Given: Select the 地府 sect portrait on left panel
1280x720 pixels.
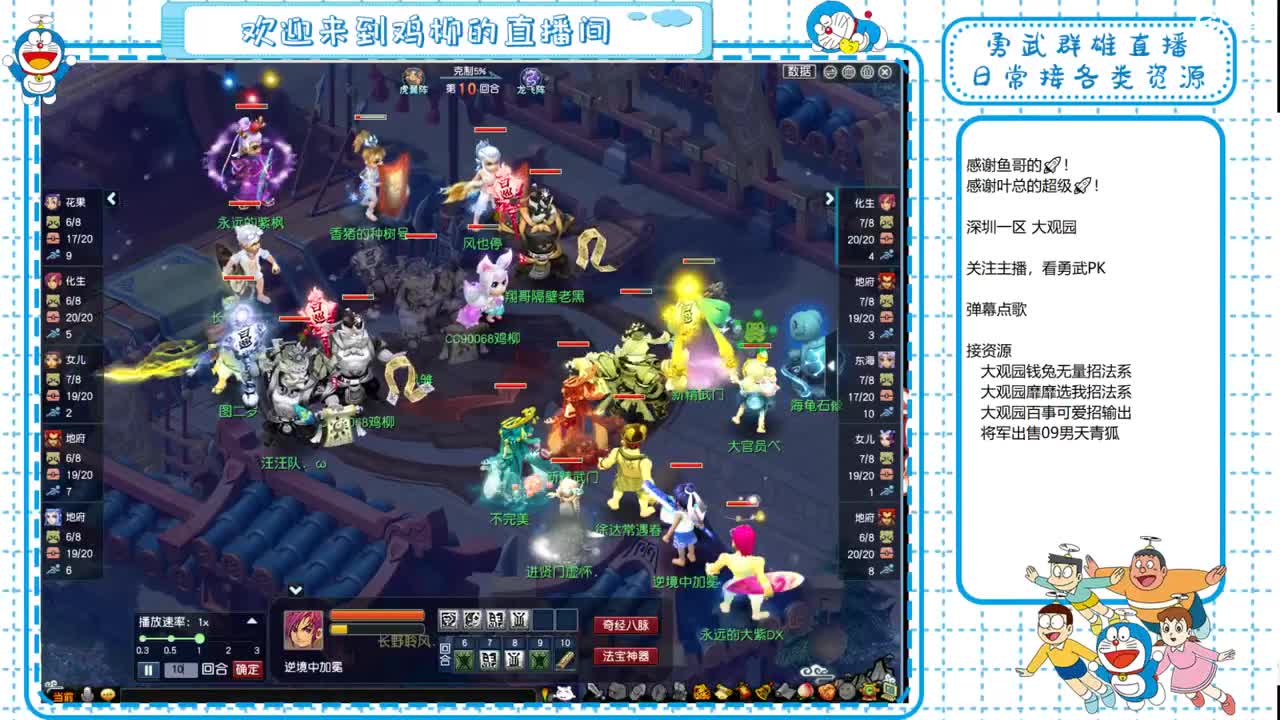Looking at the screenshot, I should 53,439.
